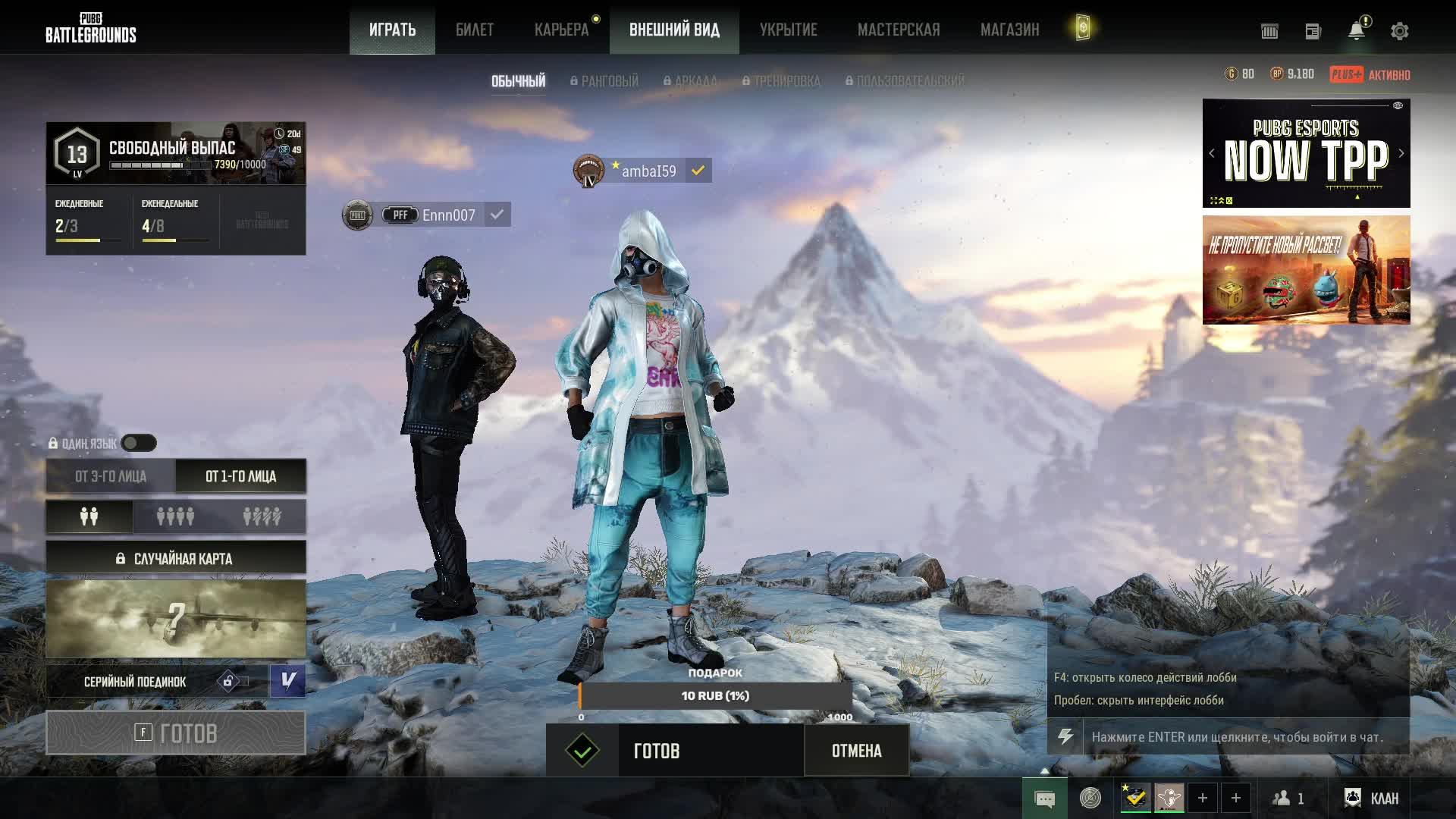
Task: Open the Мастерская workshop tab
Action: [x=898, y=30]
